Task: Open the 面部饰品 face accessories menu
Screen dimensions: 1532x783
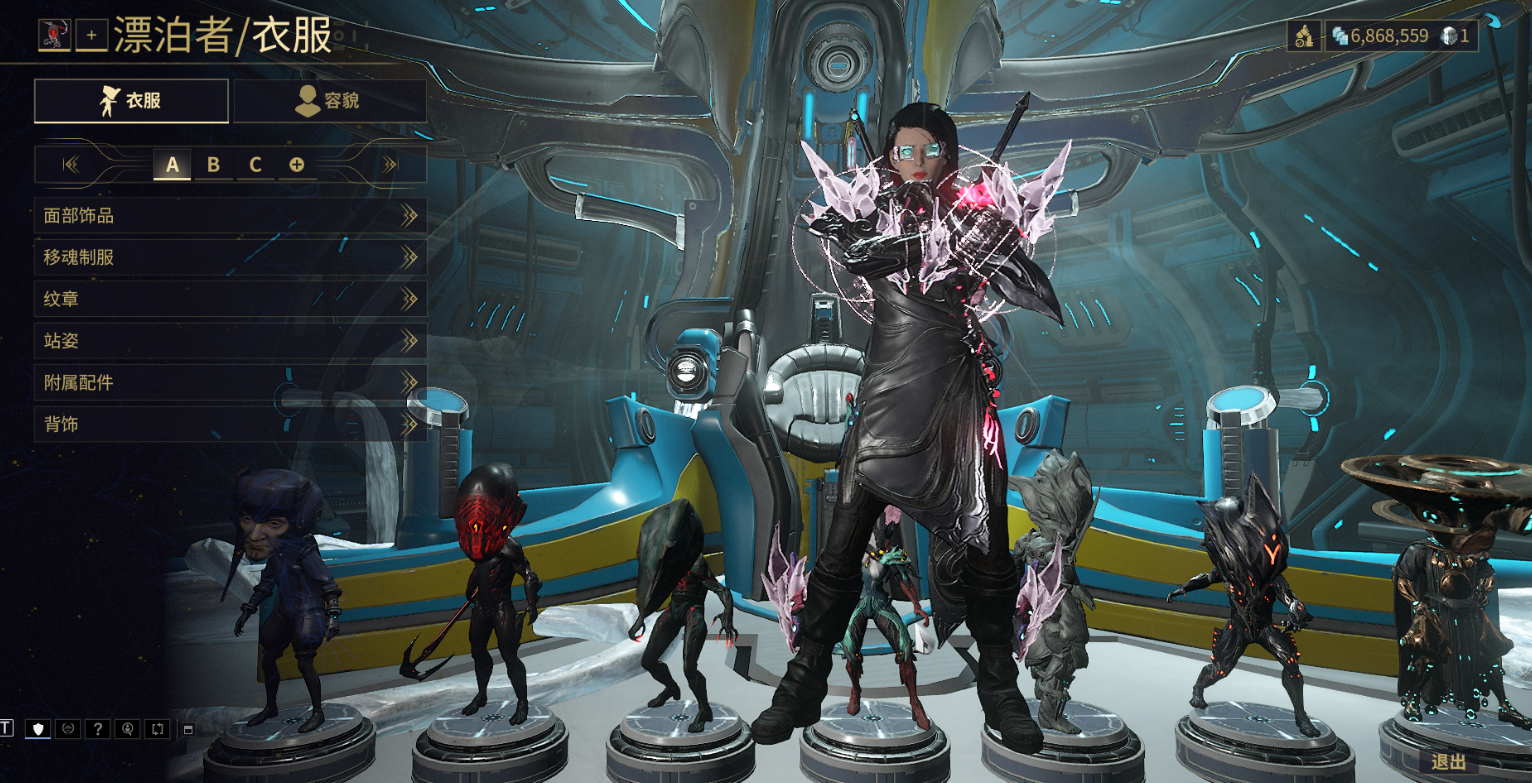Action: (230, 215)
